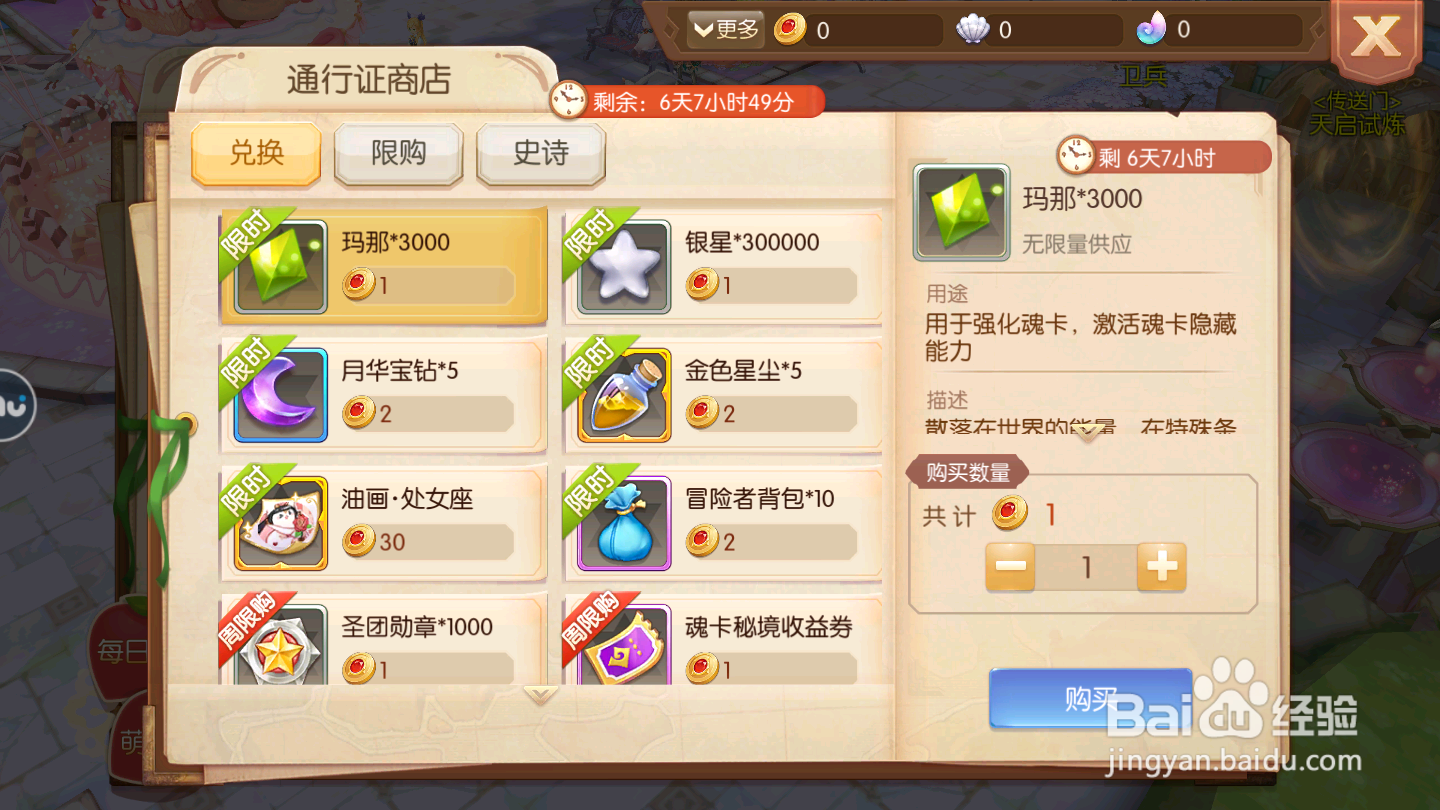Open the 银星*300000 silver star item
This screenshot has height=810, width=1440.
tap(724, 265)
